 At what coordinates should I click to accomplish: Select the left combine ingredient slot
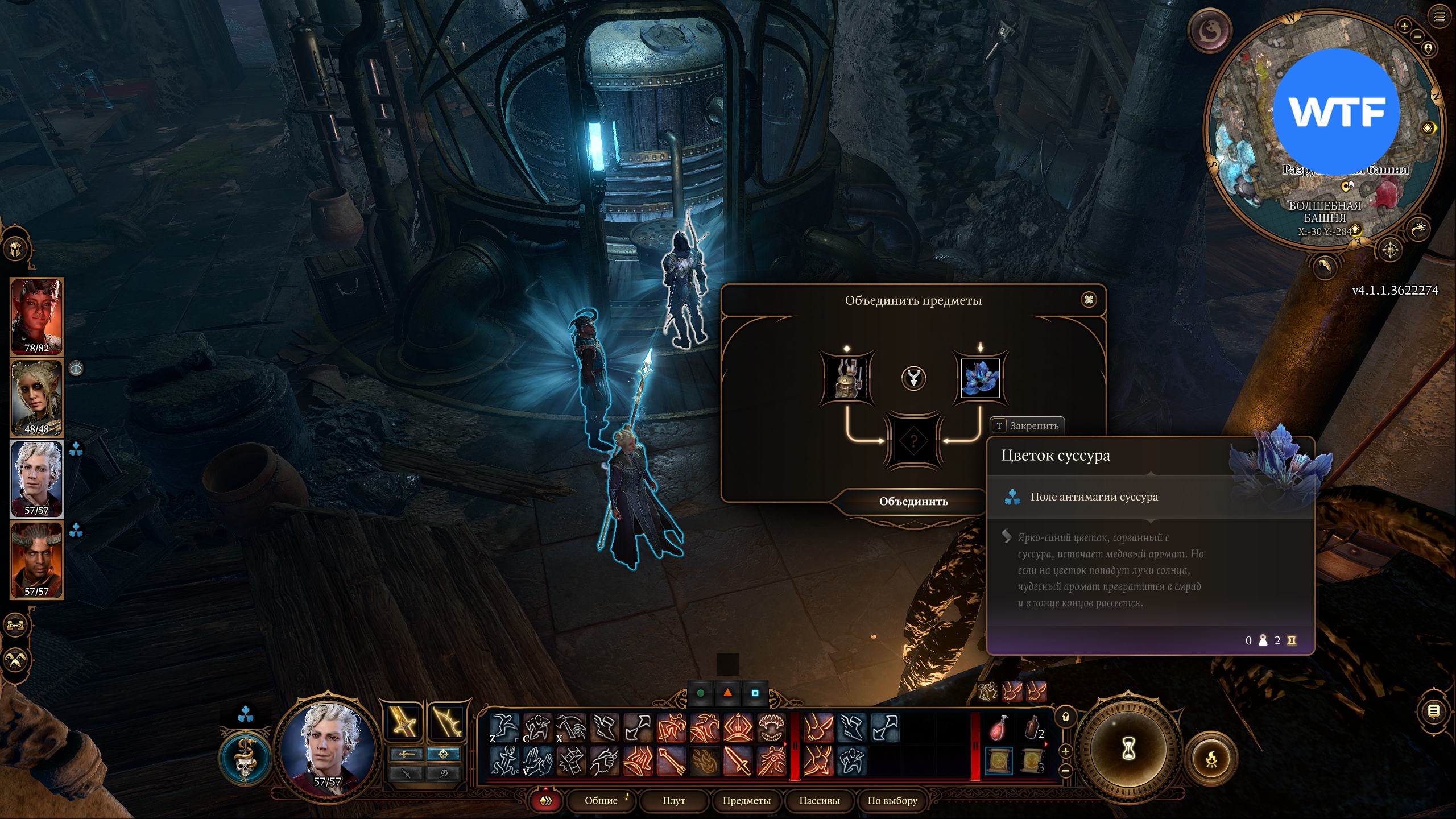[x=847, y=378]
